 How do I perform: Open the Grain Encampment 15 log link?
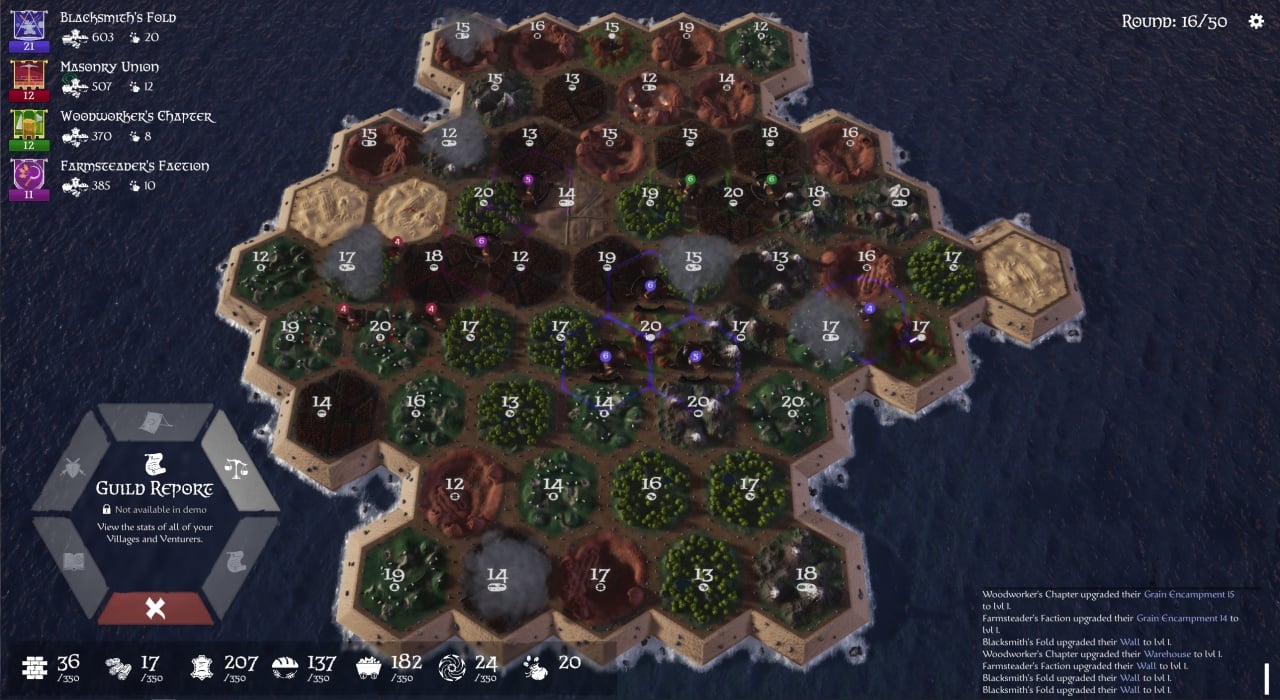[1185, 595]
